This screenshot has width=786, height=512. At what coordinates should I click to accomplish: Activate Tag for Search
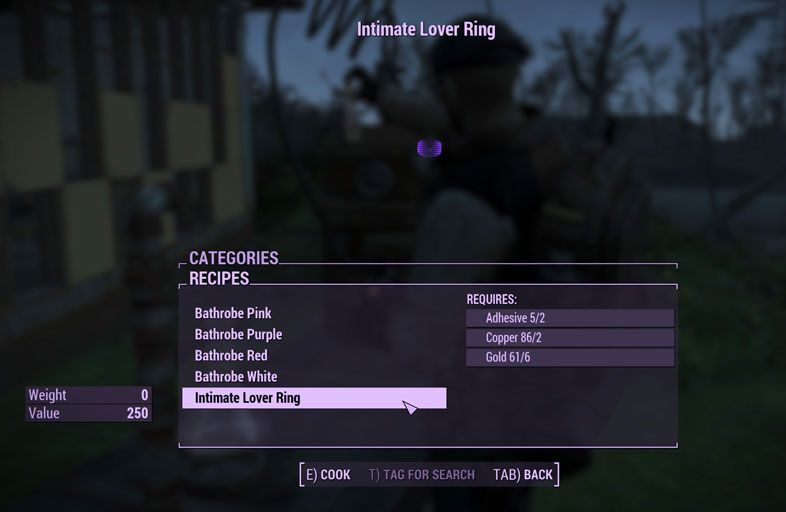421,474
